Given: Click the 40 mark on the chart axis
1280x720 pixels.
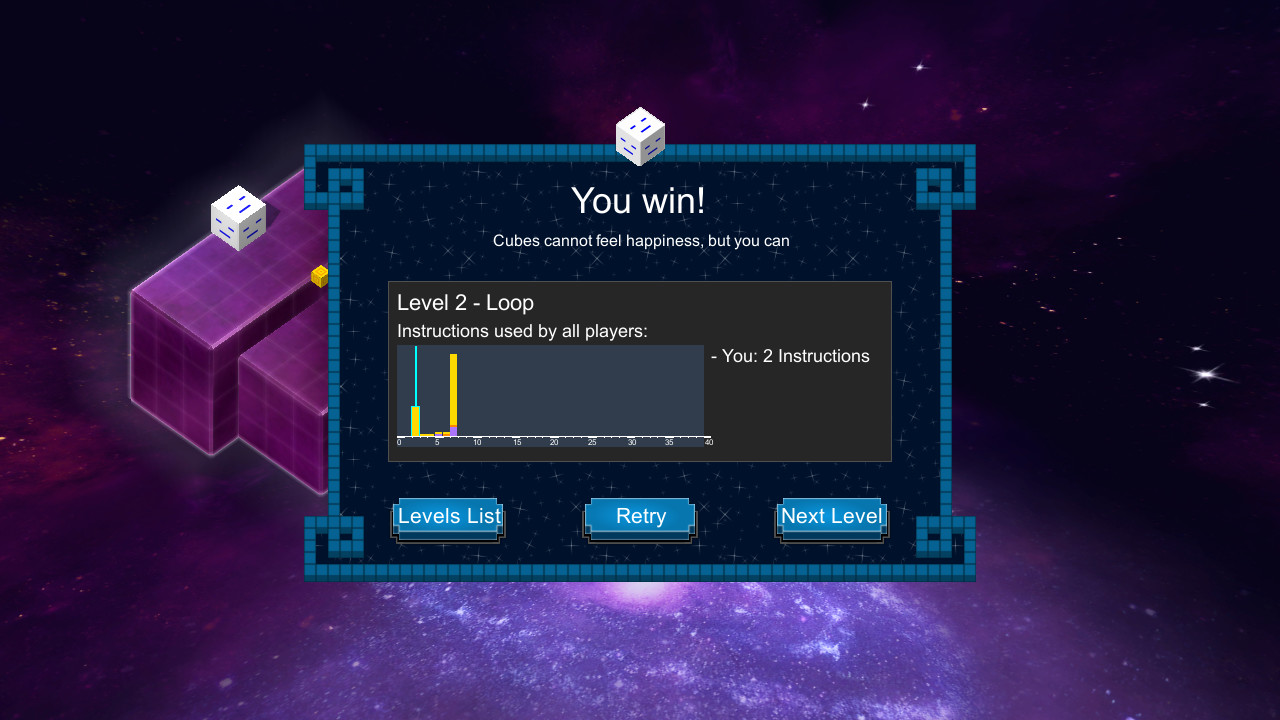Looking at the screenshot, I should coord(708,441).
